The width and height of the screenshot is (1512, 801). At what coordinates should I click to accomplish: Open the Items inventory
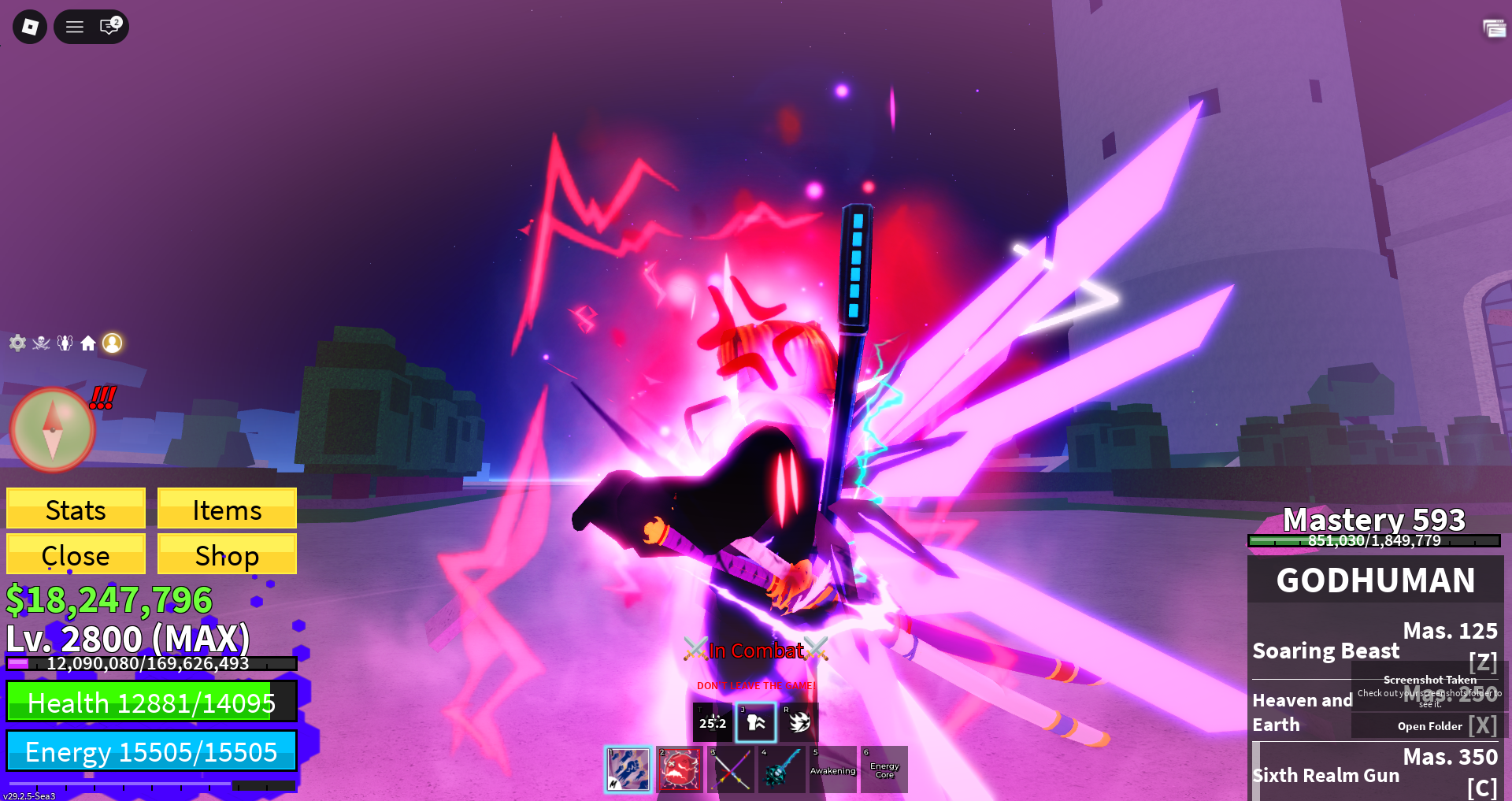[227, 509]
